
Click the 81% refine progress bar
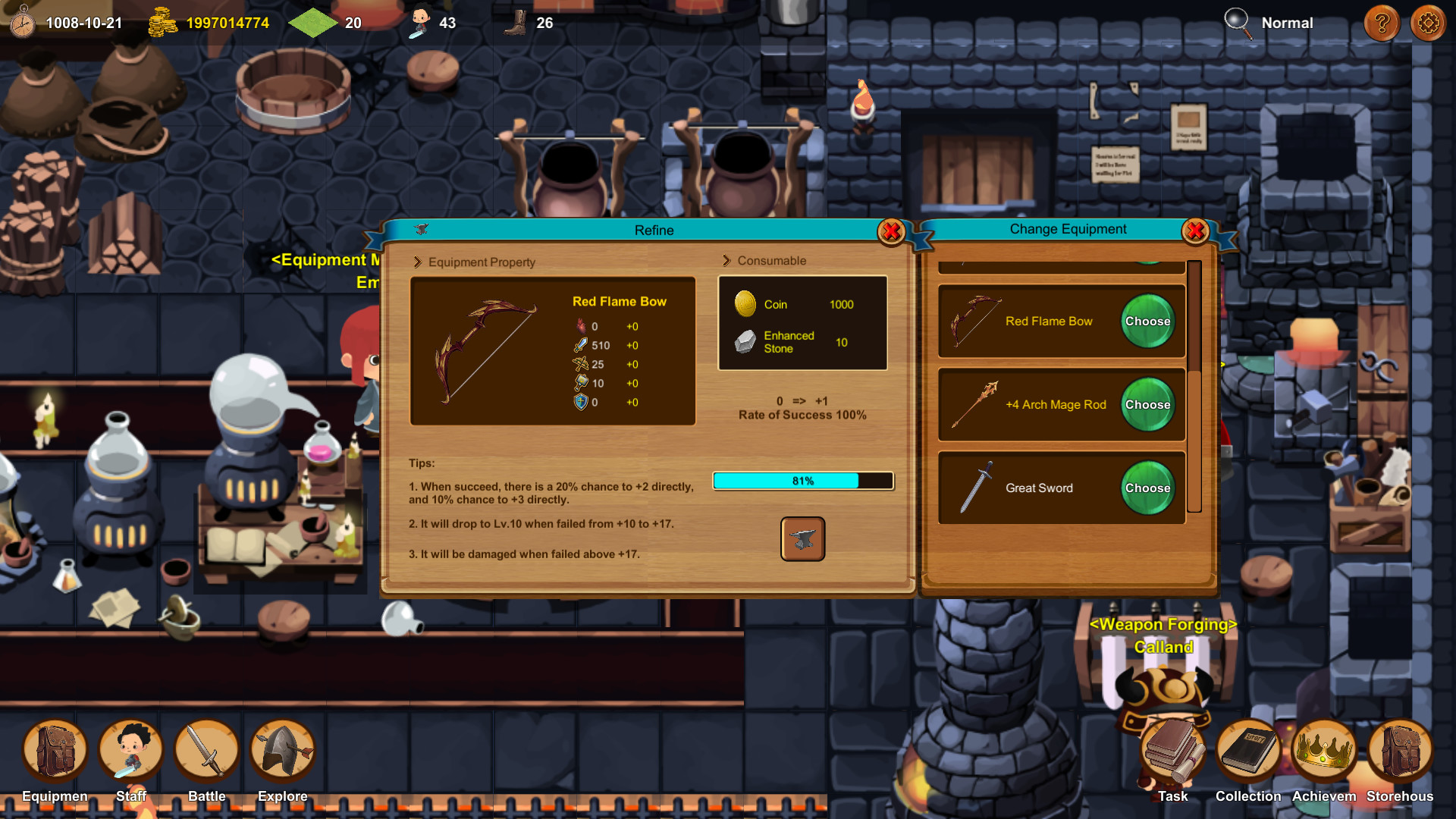(x=802, y=481)
